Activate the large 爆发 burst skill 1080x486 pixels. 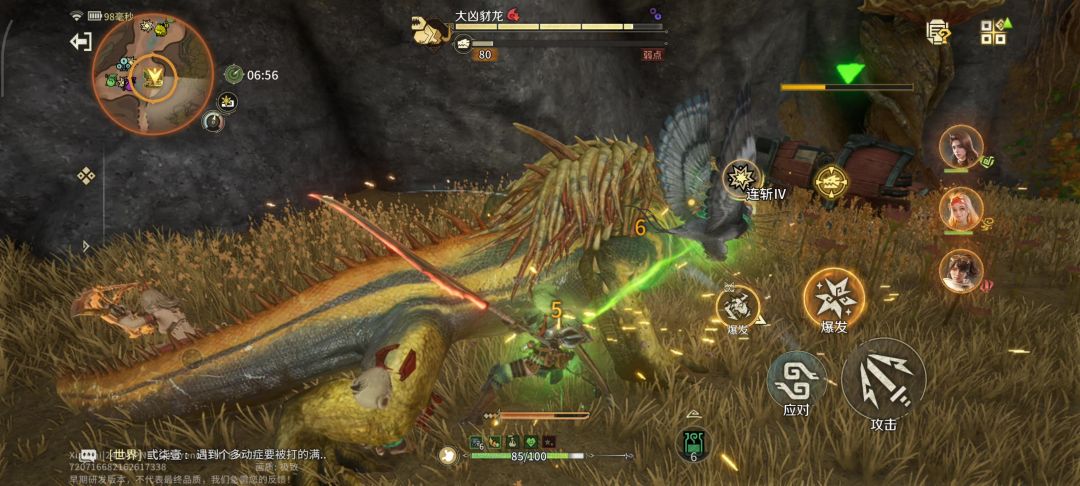tap(833, 297)
